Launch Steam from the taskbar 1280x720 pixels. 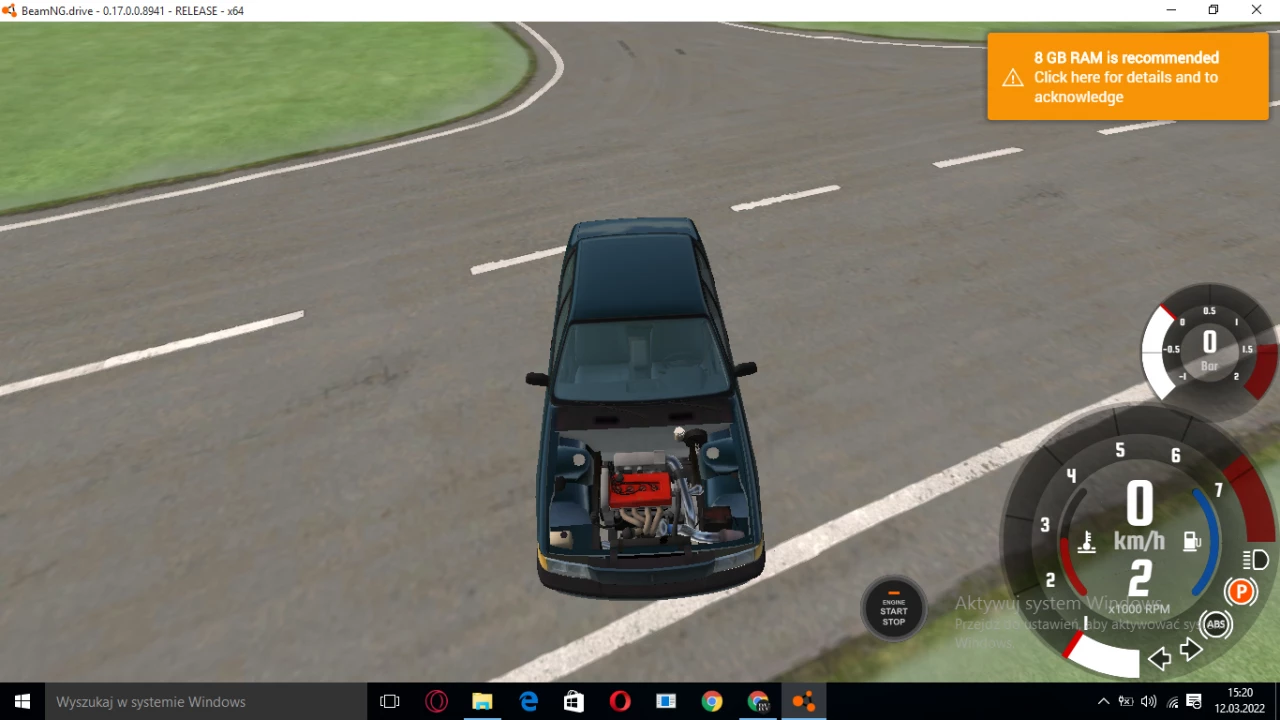point(573,701)
